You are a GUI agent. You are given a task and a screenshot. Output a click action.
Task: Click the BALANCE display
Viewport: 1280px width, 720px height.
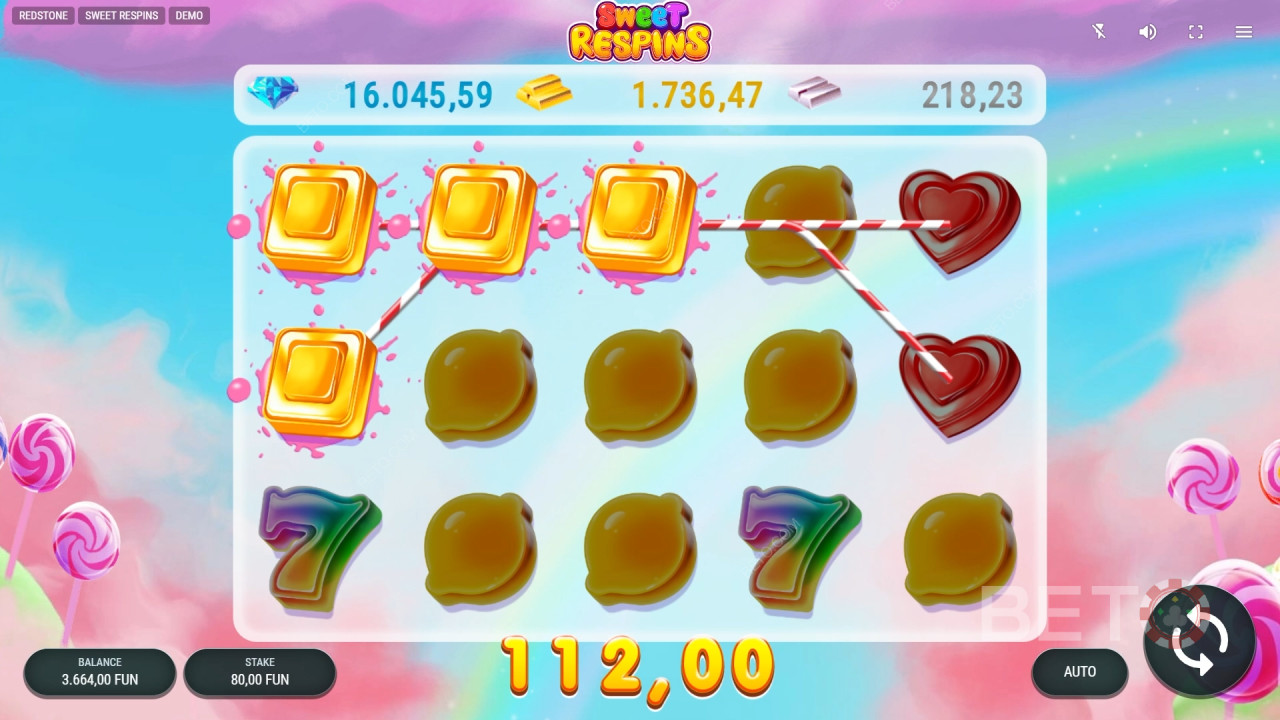pos(99,672)
